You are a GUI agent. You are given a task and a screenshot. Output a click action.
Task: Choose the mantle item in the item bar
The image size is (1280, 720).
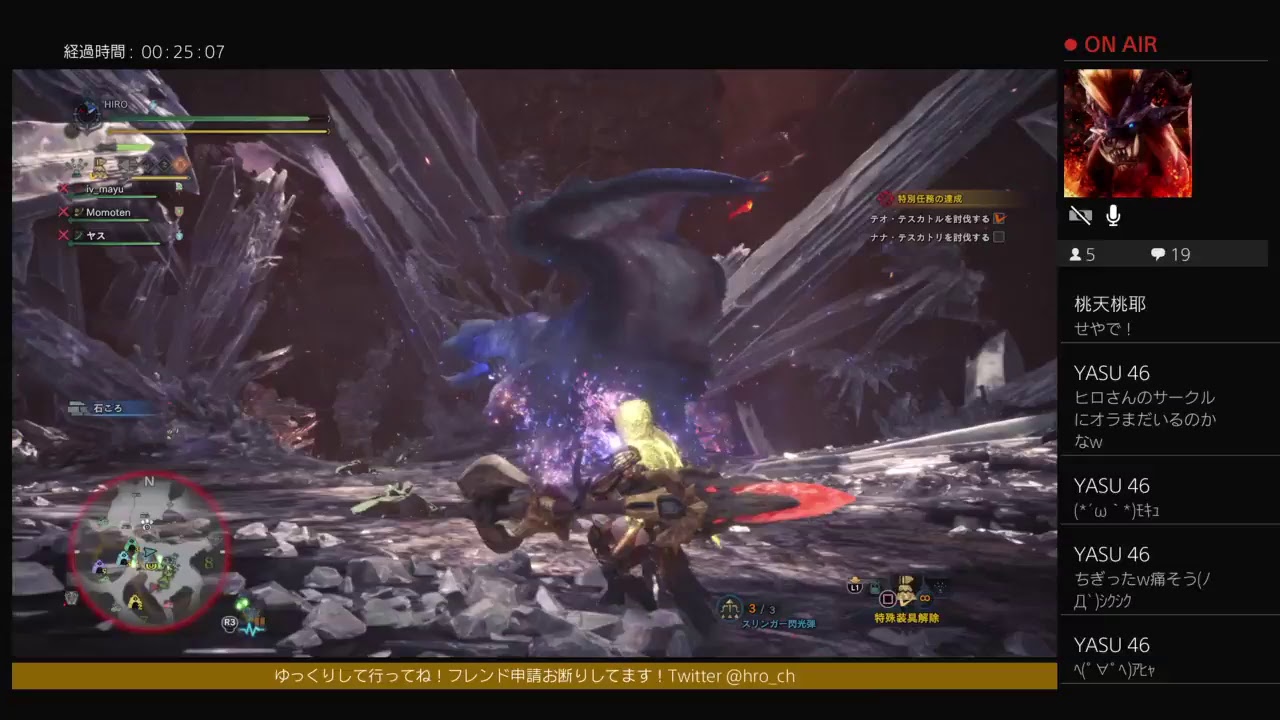tap(908, 591)
